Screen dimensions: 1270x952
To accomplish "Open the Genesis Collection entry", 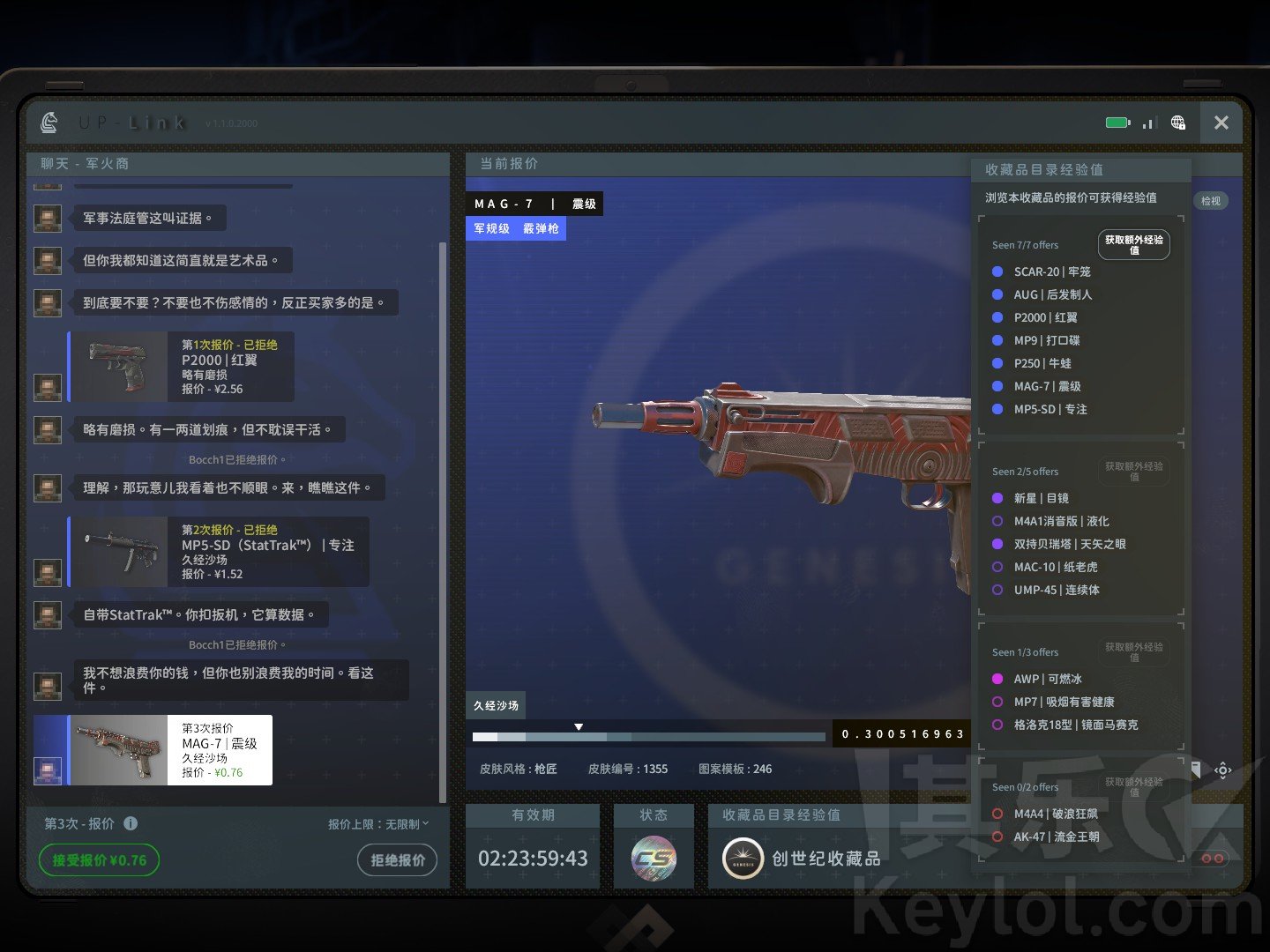I will (801, 858).
